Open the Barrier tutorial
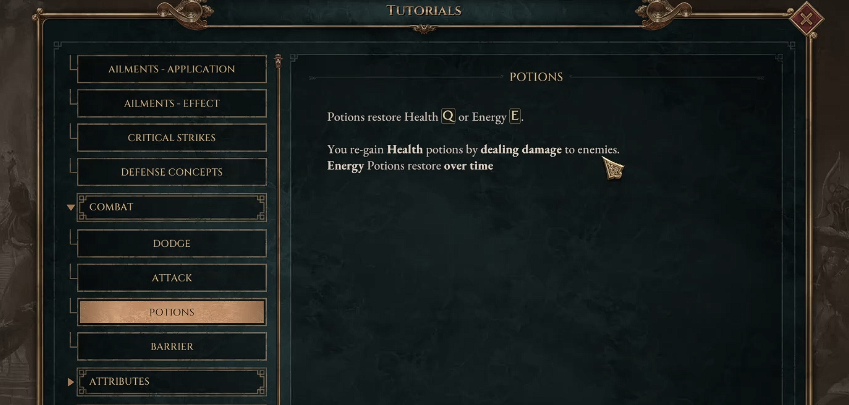 point(171,347)
